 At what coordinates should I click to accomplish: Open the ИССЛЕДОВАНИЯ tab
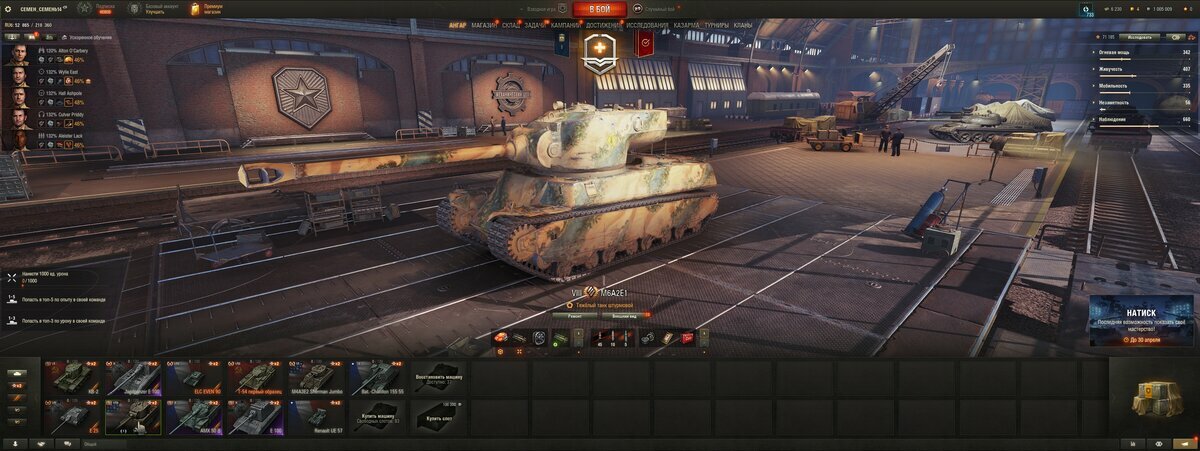(x=648, y=24)
